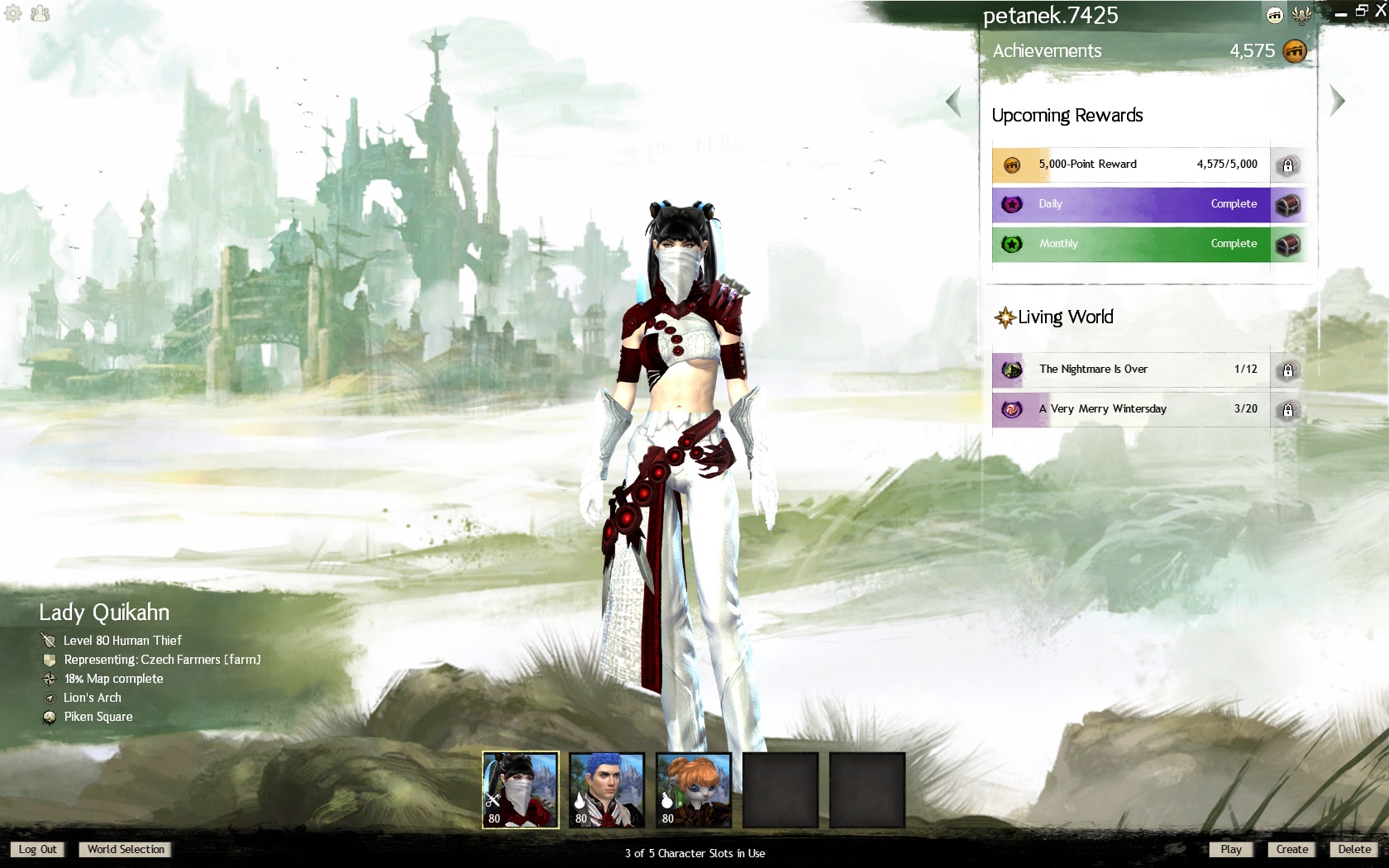The image size is (1389, 868).
Task: View The Nightmare Is Over achievement
Action: pyautogui.click(x=1130, y=370)
